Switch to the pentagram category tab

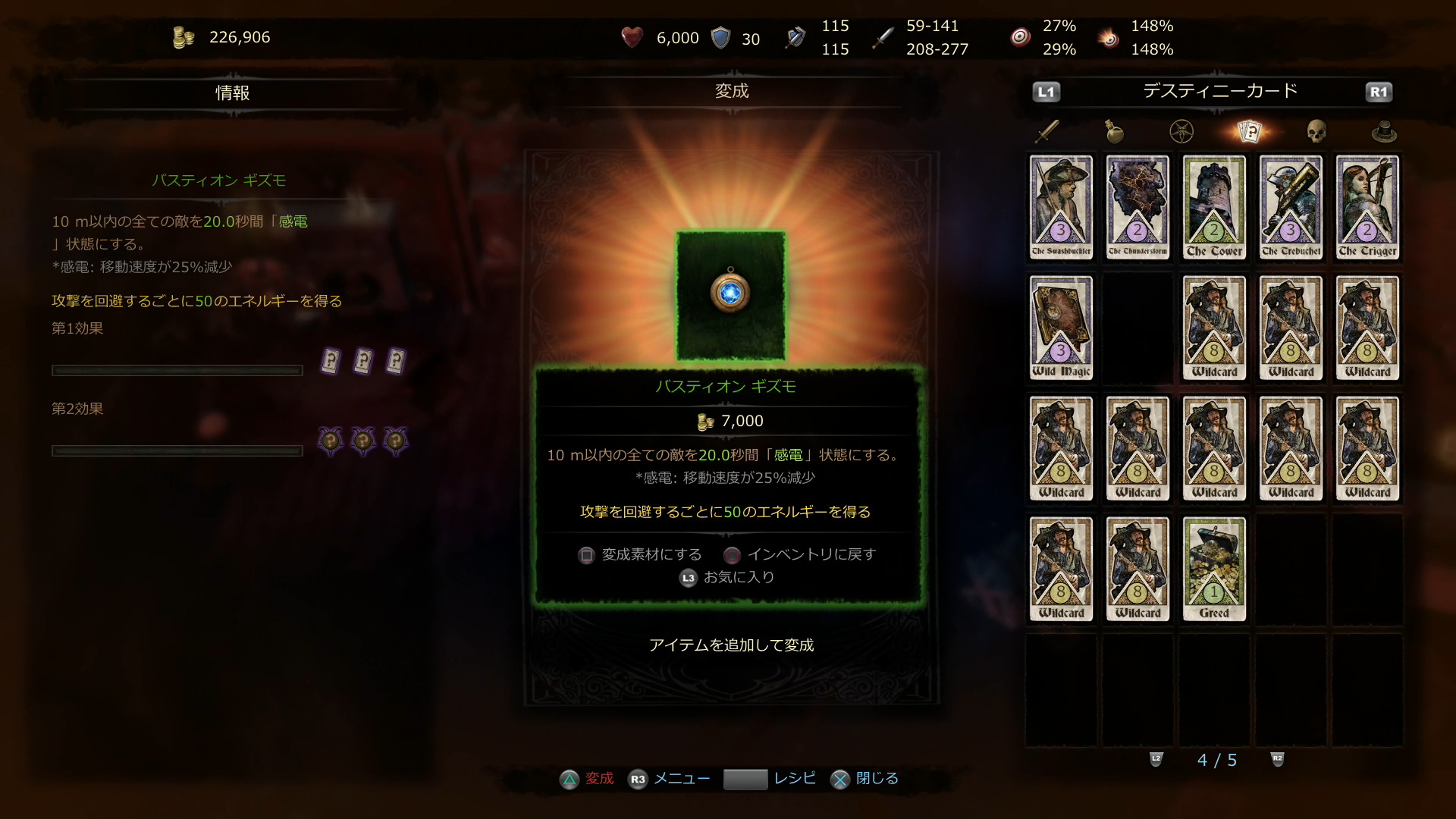pyautogui.click(x=1181, y=131)
